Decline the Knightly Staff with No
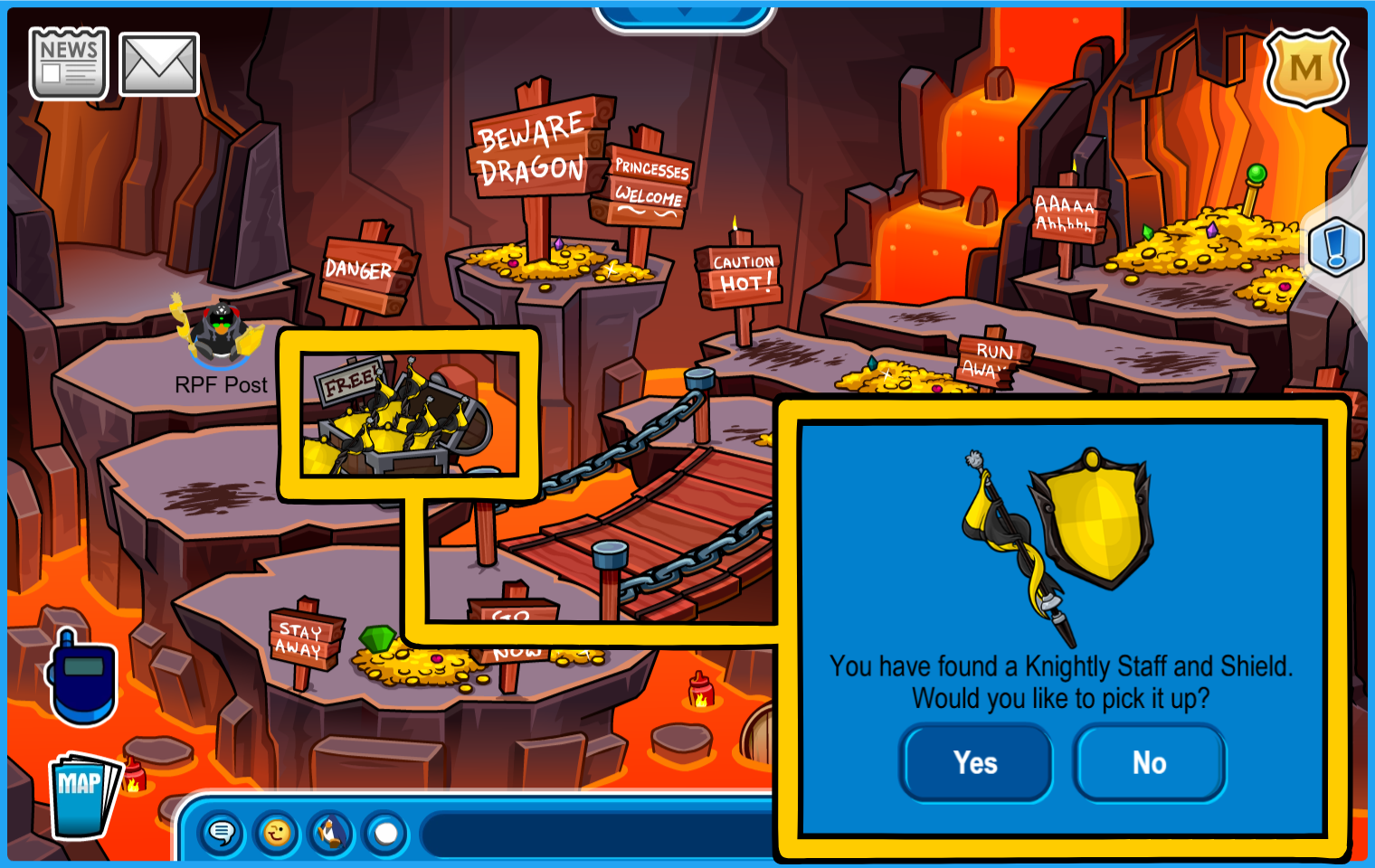Screen dimensions: 1375x868 [x=1149, y=763]
